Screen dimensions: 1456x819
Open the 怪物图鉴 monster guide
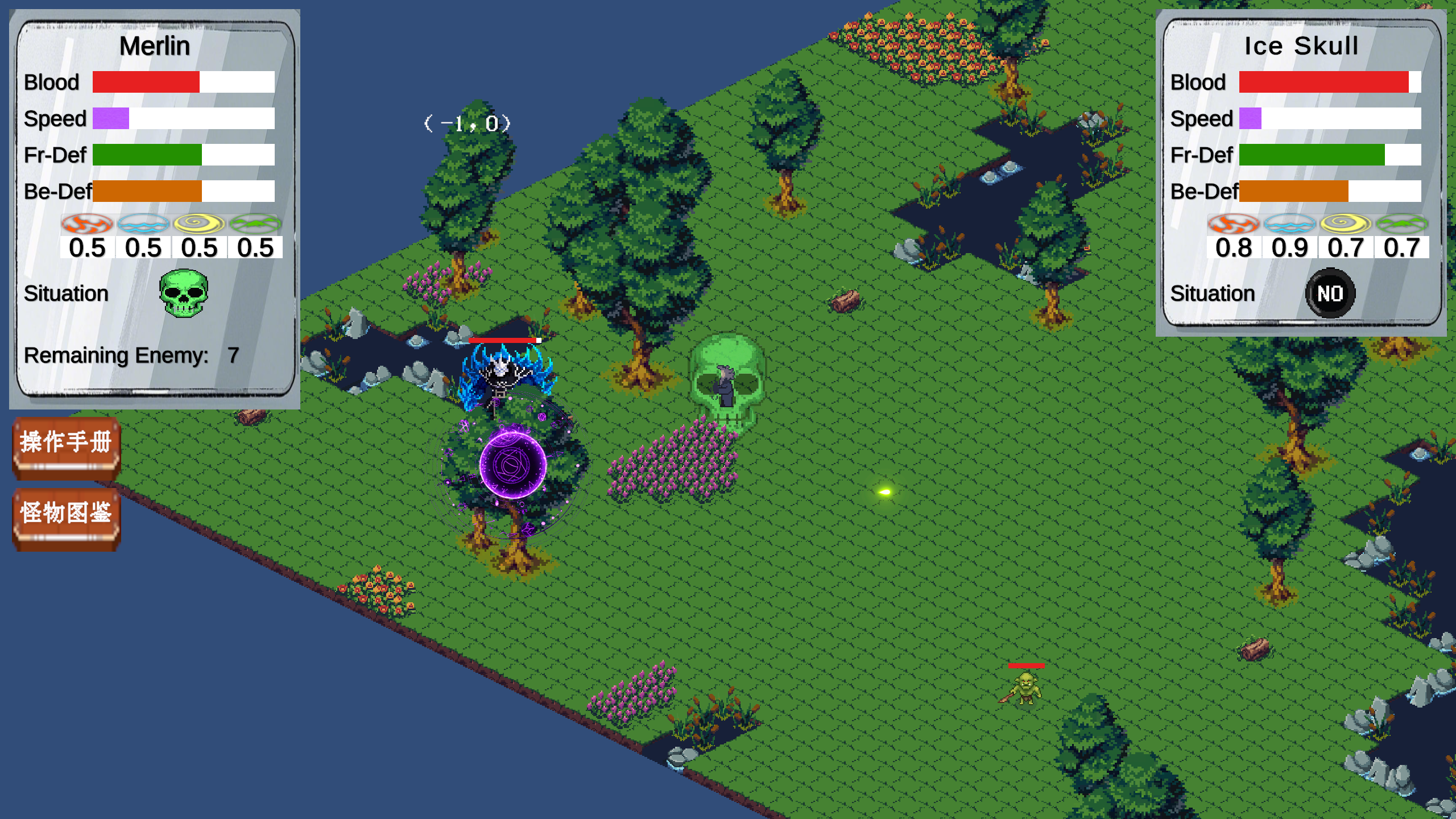[66, 516]
